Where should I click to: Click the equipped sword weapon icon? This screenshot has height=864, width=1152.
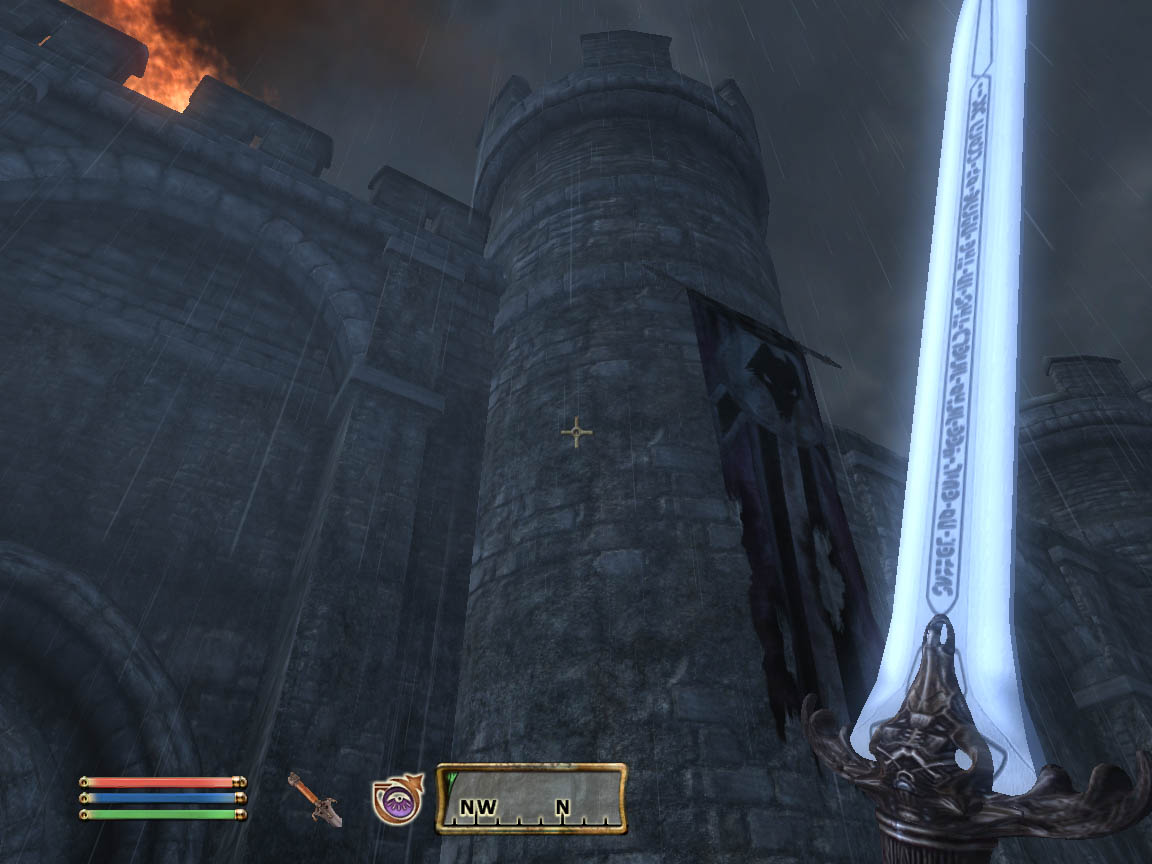pos(315,798)
